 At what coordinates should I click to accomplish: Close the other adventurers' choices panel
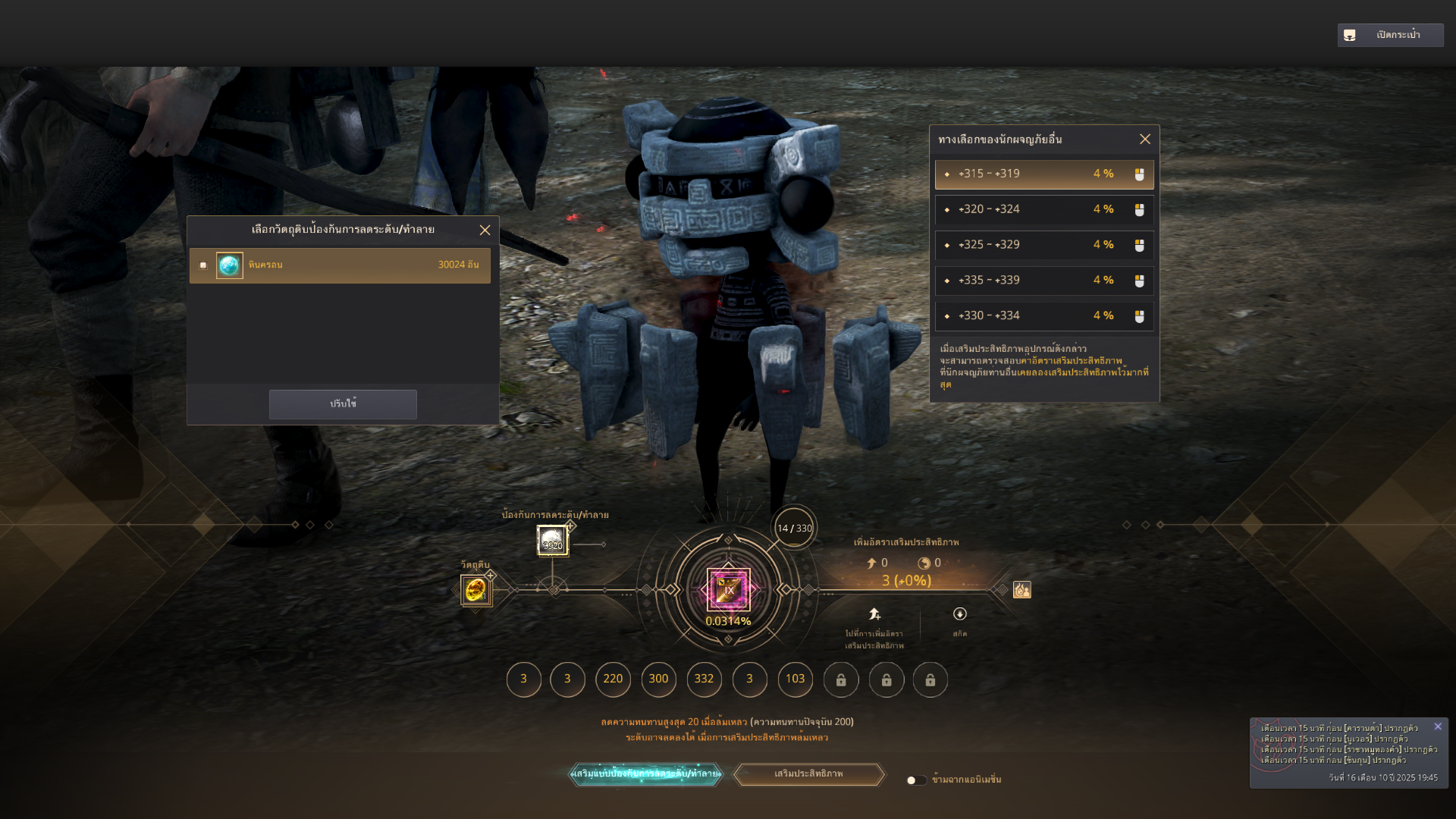click(x=1144, y=139)
